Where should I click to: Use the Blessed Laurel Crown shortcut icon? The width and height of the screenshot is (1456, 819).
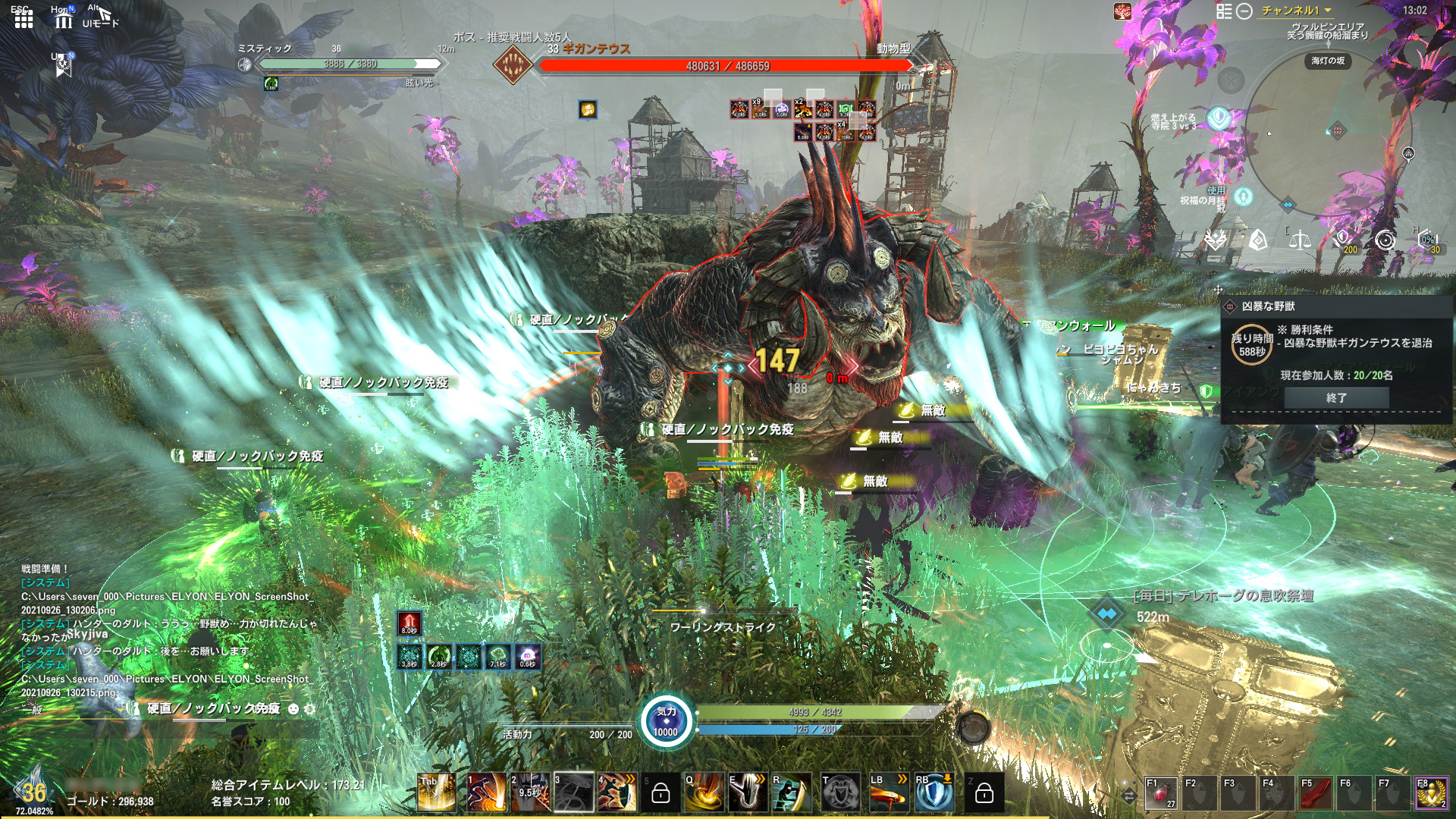point(1243,197)
